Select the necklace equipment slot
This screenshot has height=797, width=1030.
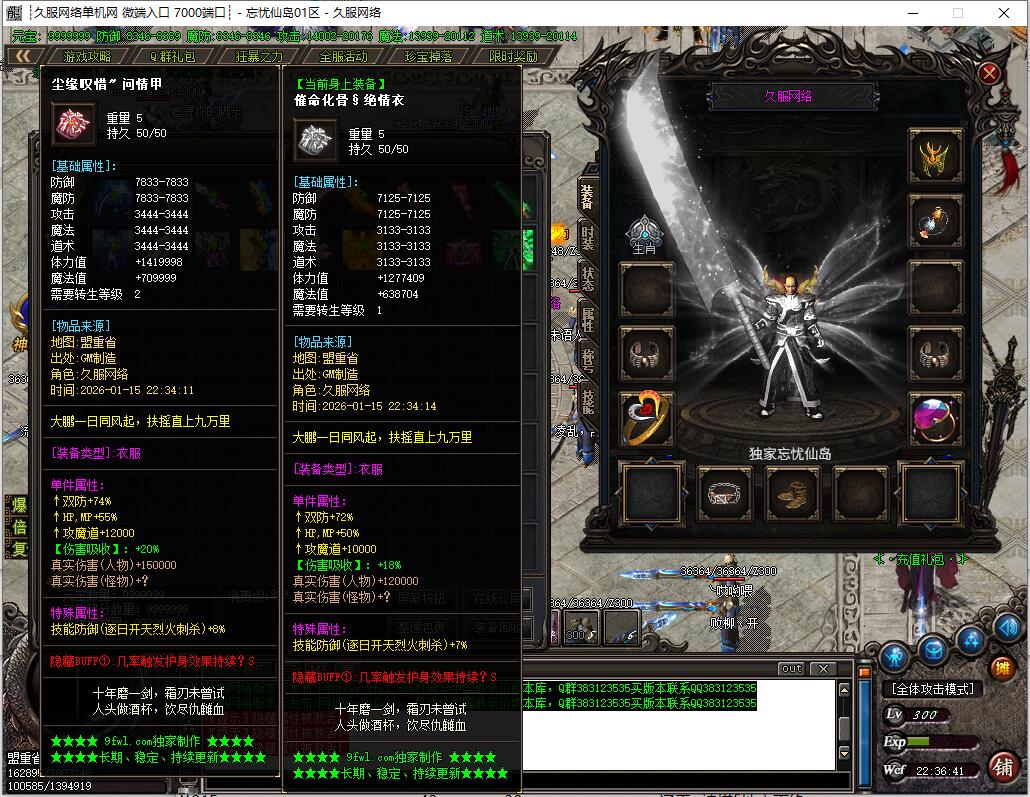[935, 221]
